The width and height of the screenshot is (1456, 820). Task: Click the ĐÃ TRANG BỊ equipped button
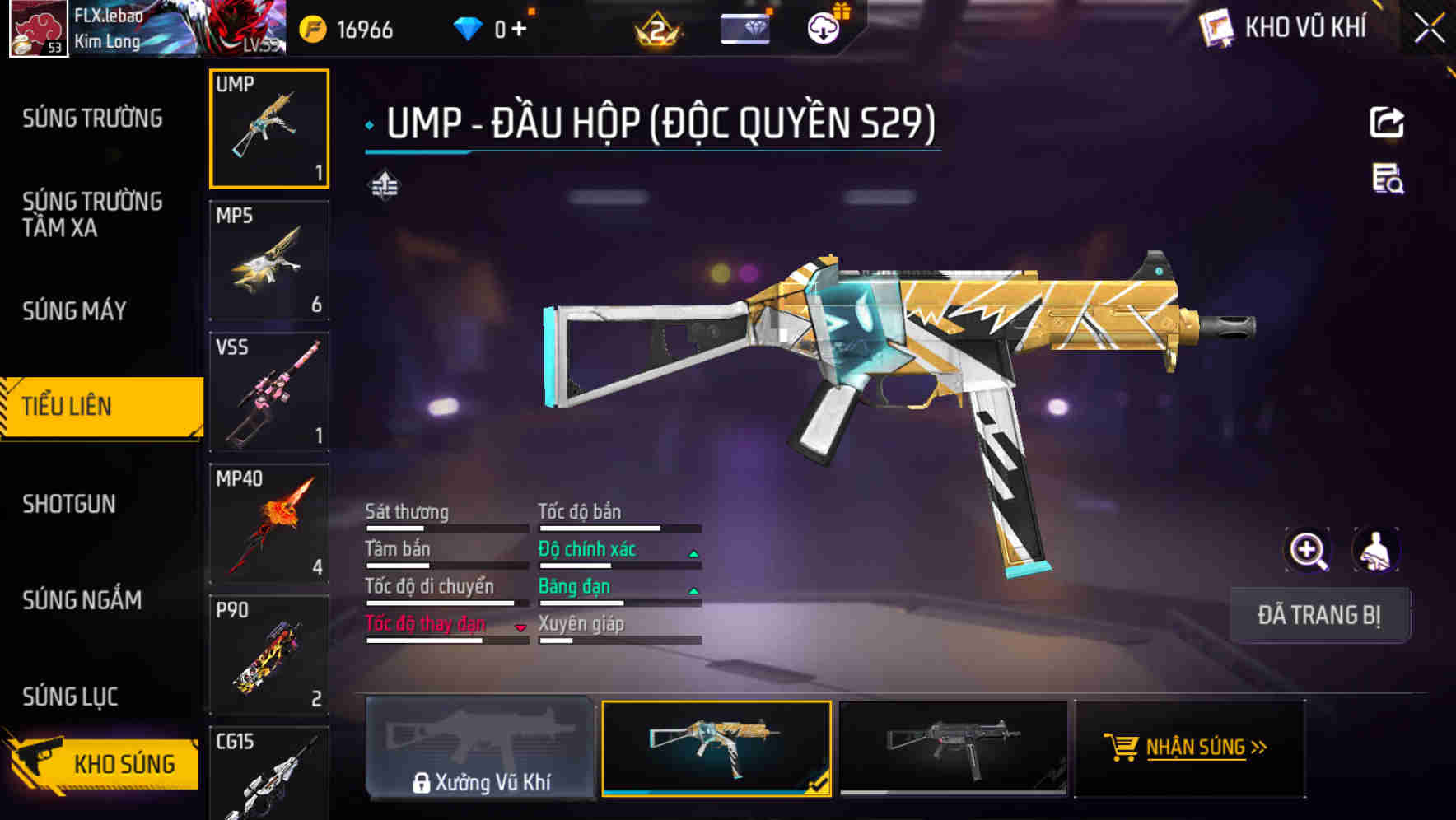tap(1319, 615)
